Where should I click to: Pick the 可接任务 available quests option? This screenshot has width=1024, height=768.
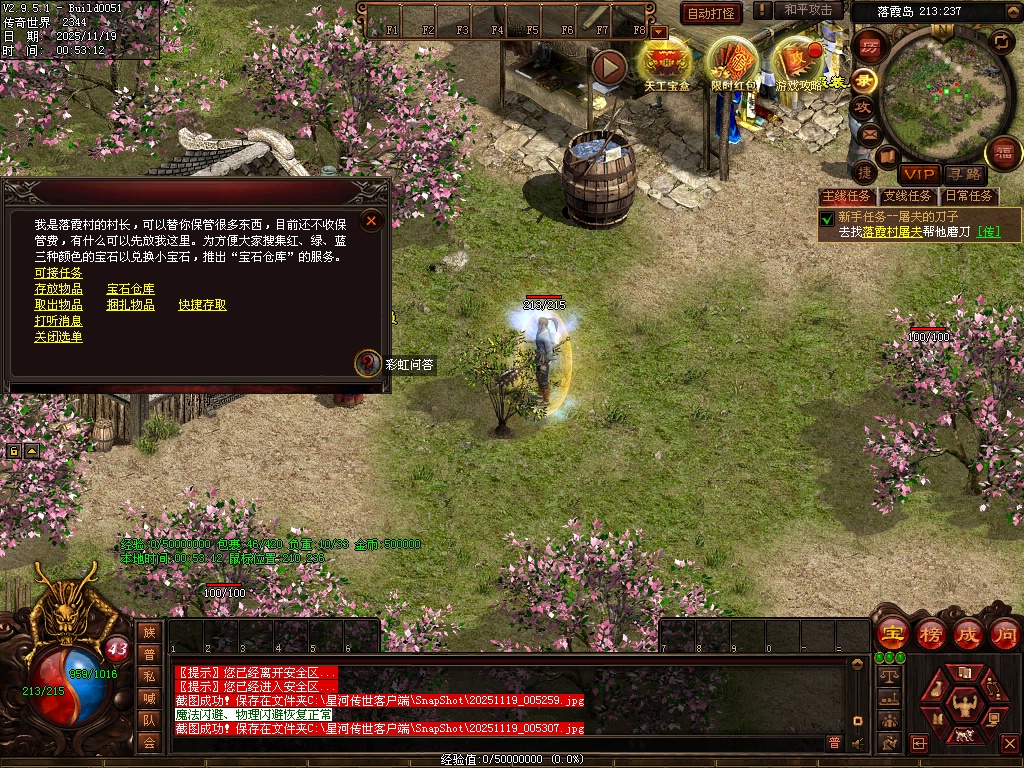(x=58, y=273)
